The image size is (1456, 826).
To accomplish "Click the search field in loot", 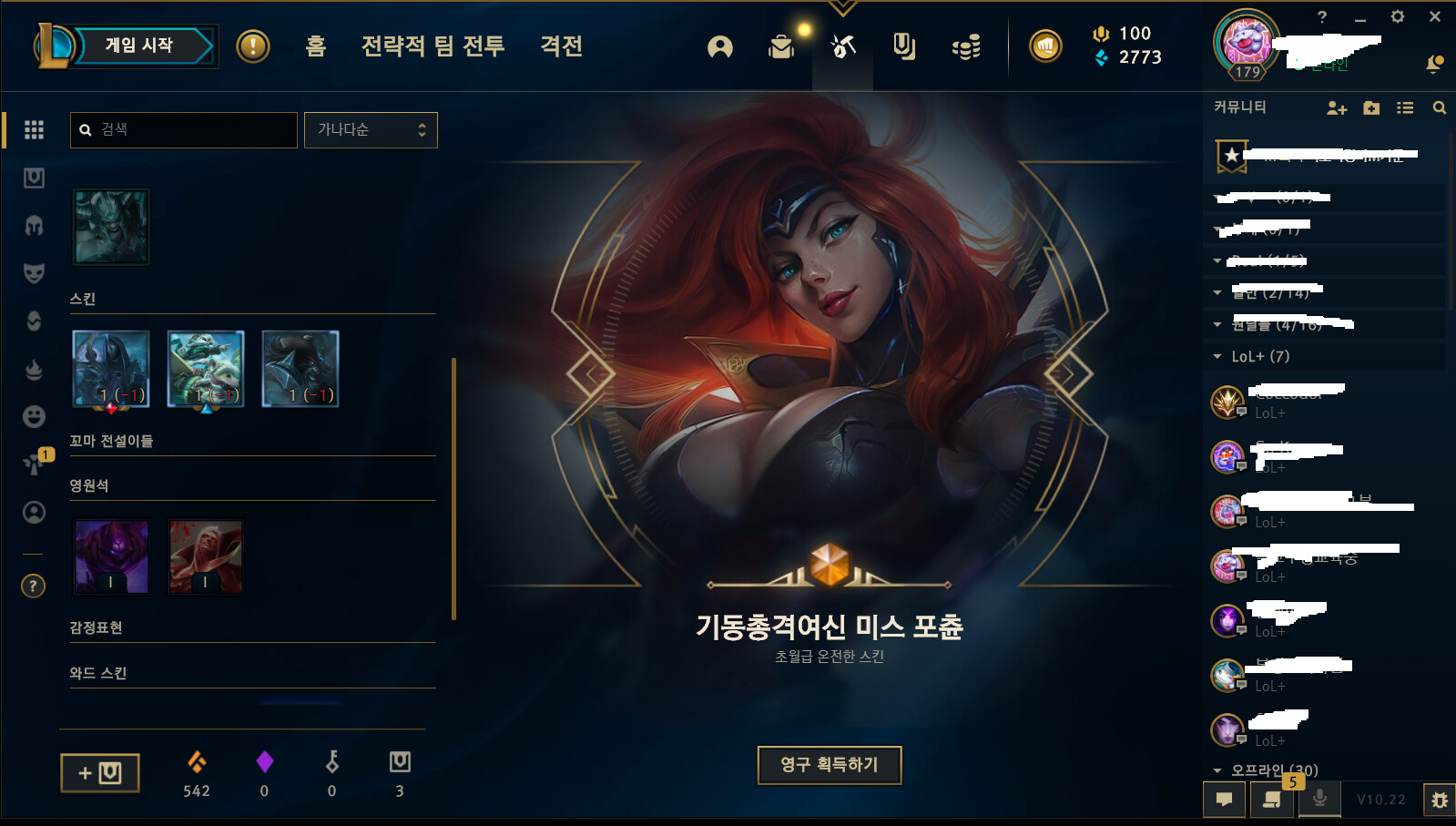I will 184,129.
